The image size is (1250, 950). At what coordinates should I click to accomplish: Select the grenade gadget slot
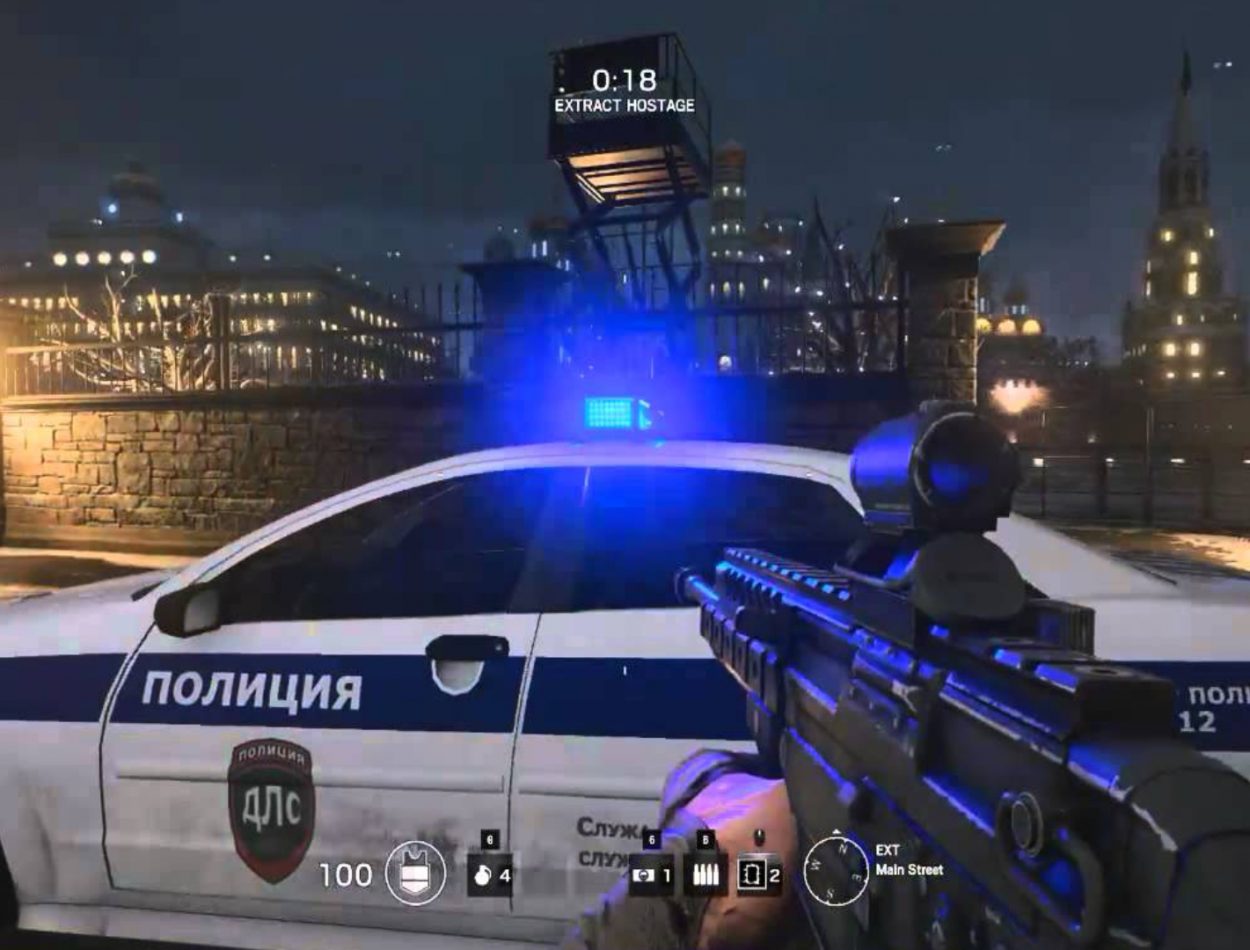(x=490, y=875)
